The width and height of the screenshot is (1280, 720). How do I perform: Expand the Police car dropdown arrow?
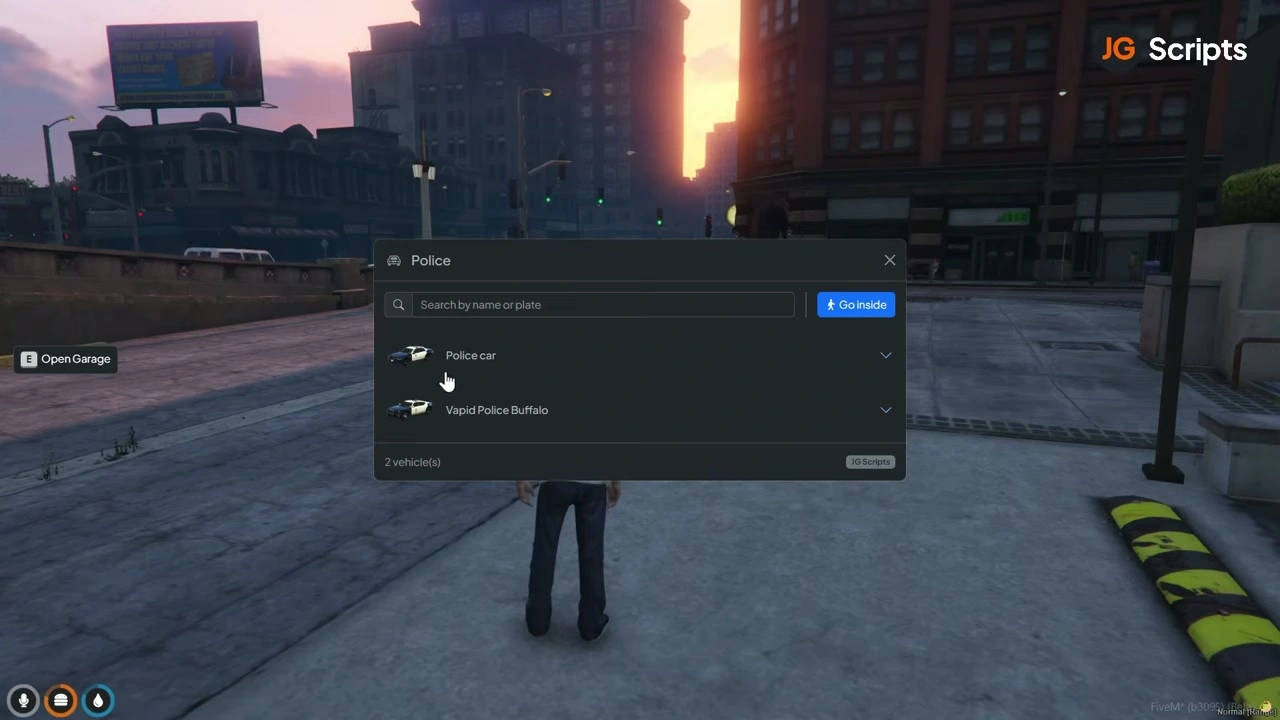[x=885, y=355]
